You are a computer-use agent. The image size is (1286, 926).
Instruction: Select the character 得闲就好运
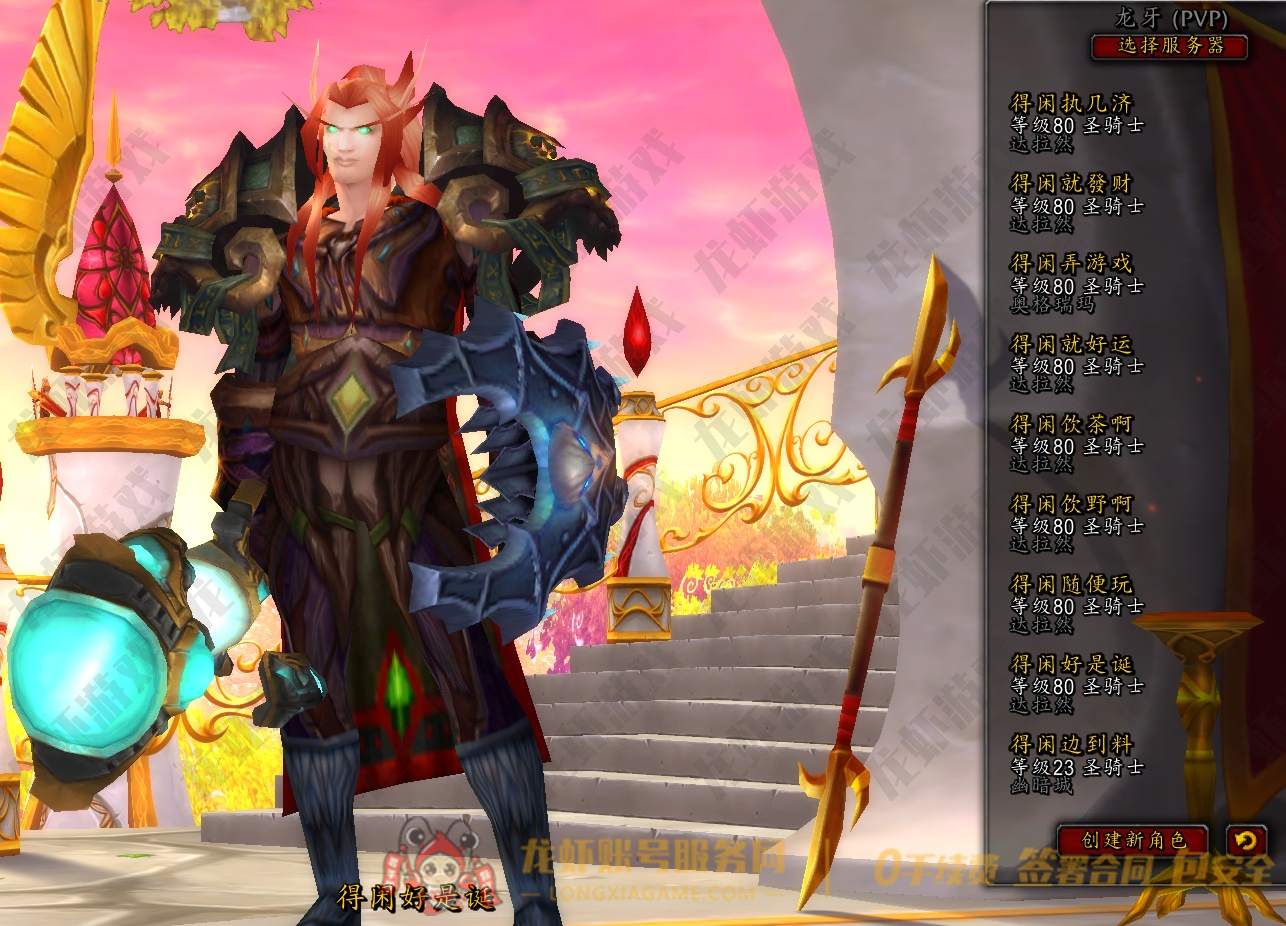[x=1076, y=363]
